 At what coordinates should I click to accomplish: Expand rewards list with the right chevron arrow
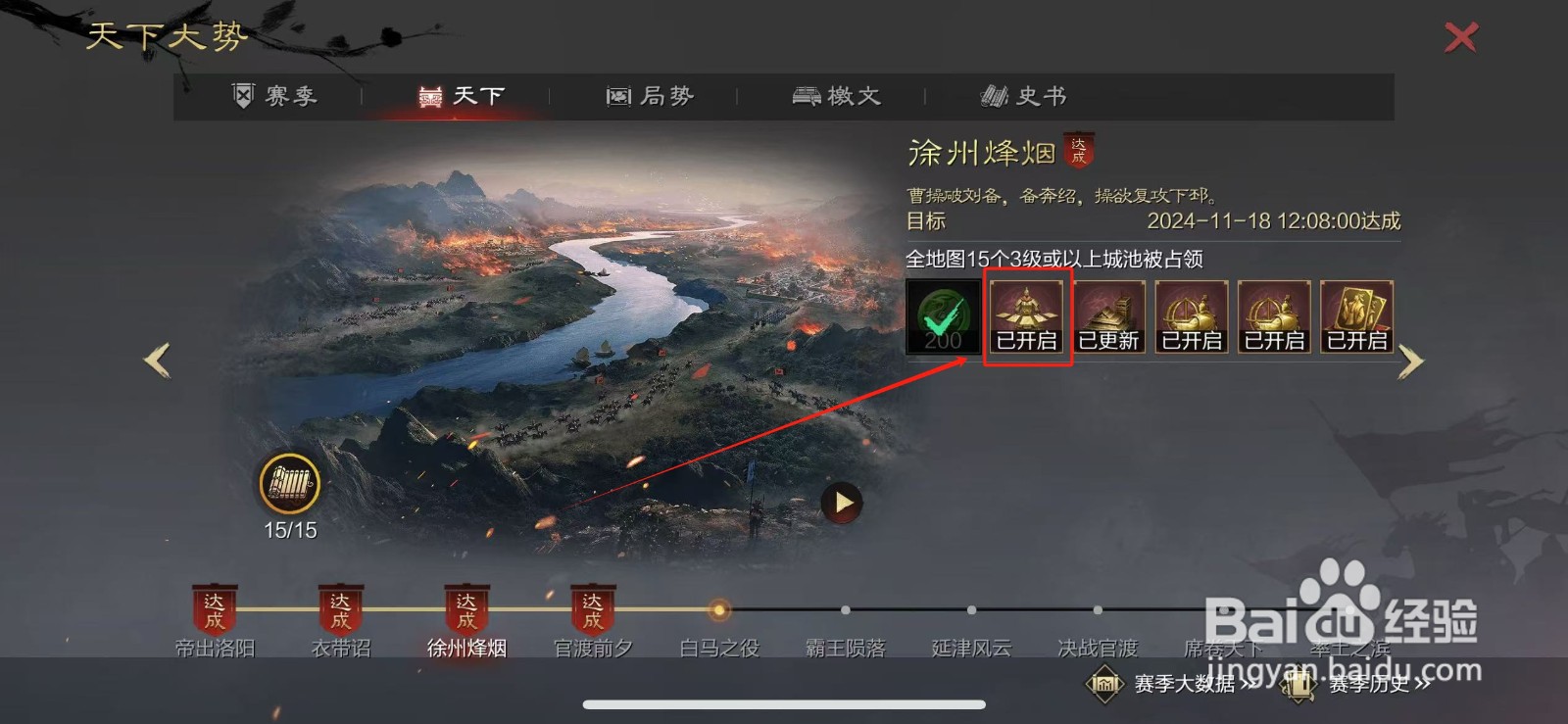pos(1411,360)
